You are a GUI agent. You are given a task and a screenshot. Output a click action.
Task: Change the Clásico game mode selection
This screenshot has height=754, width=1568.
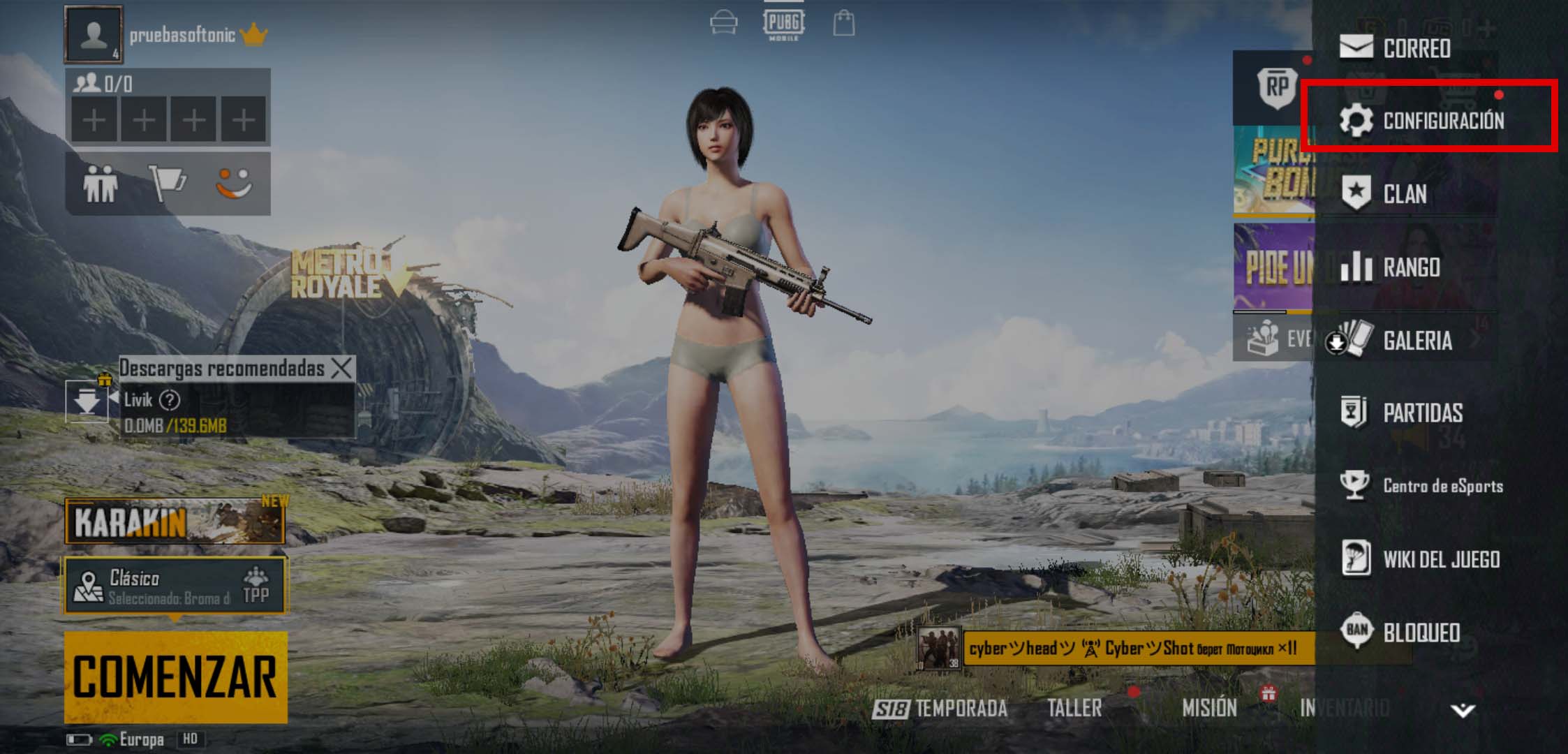pos(175,586)
